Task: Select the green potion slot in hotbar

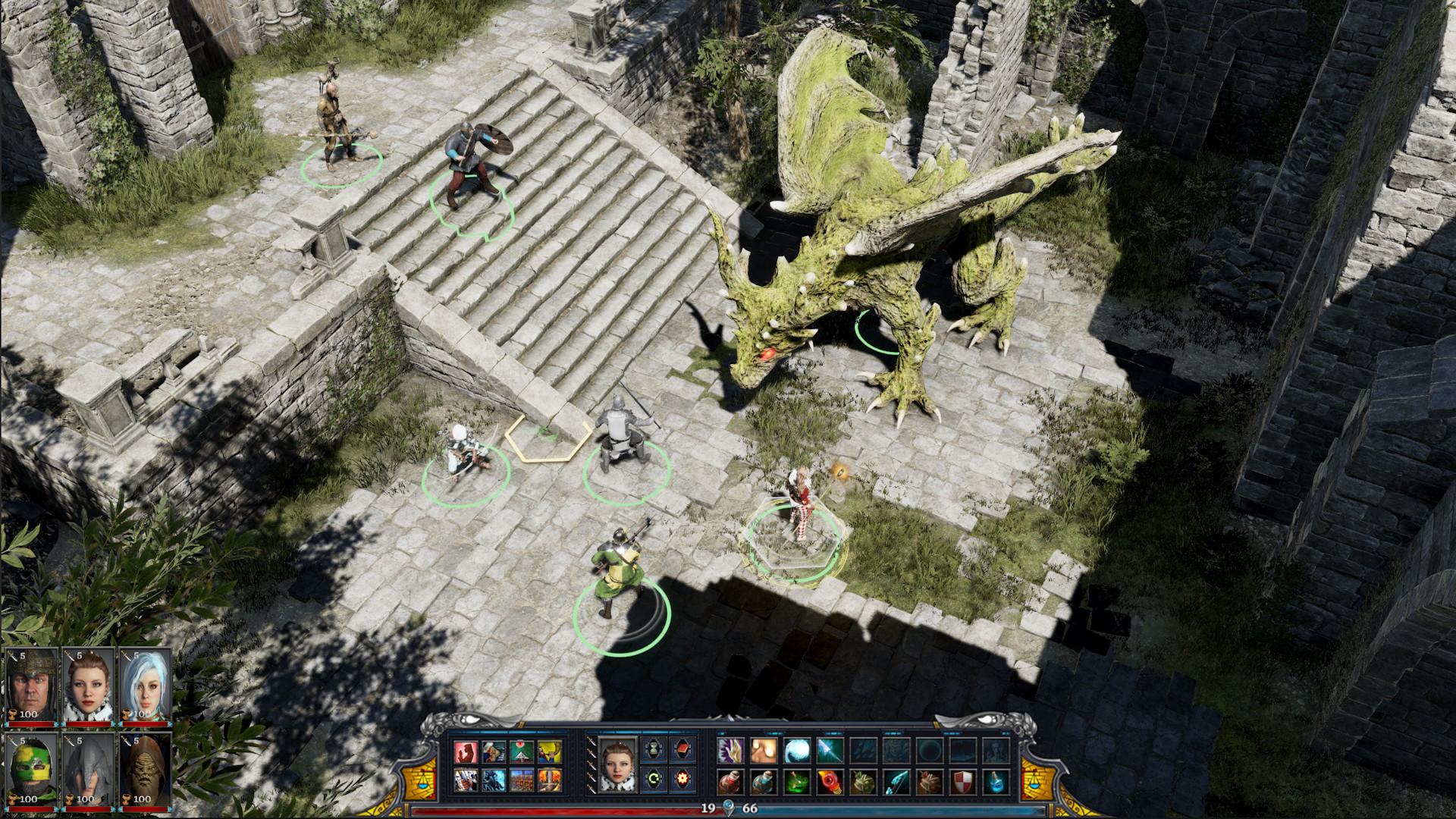Action: pos(795,783)
